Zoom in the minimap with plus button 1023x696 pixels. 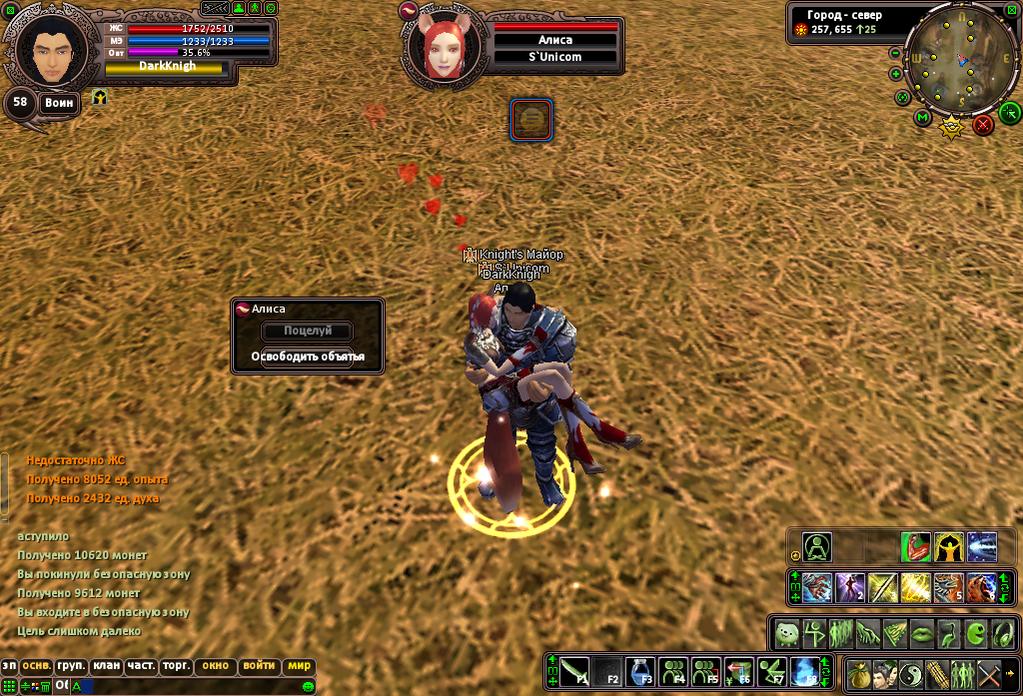click(895, 74)
